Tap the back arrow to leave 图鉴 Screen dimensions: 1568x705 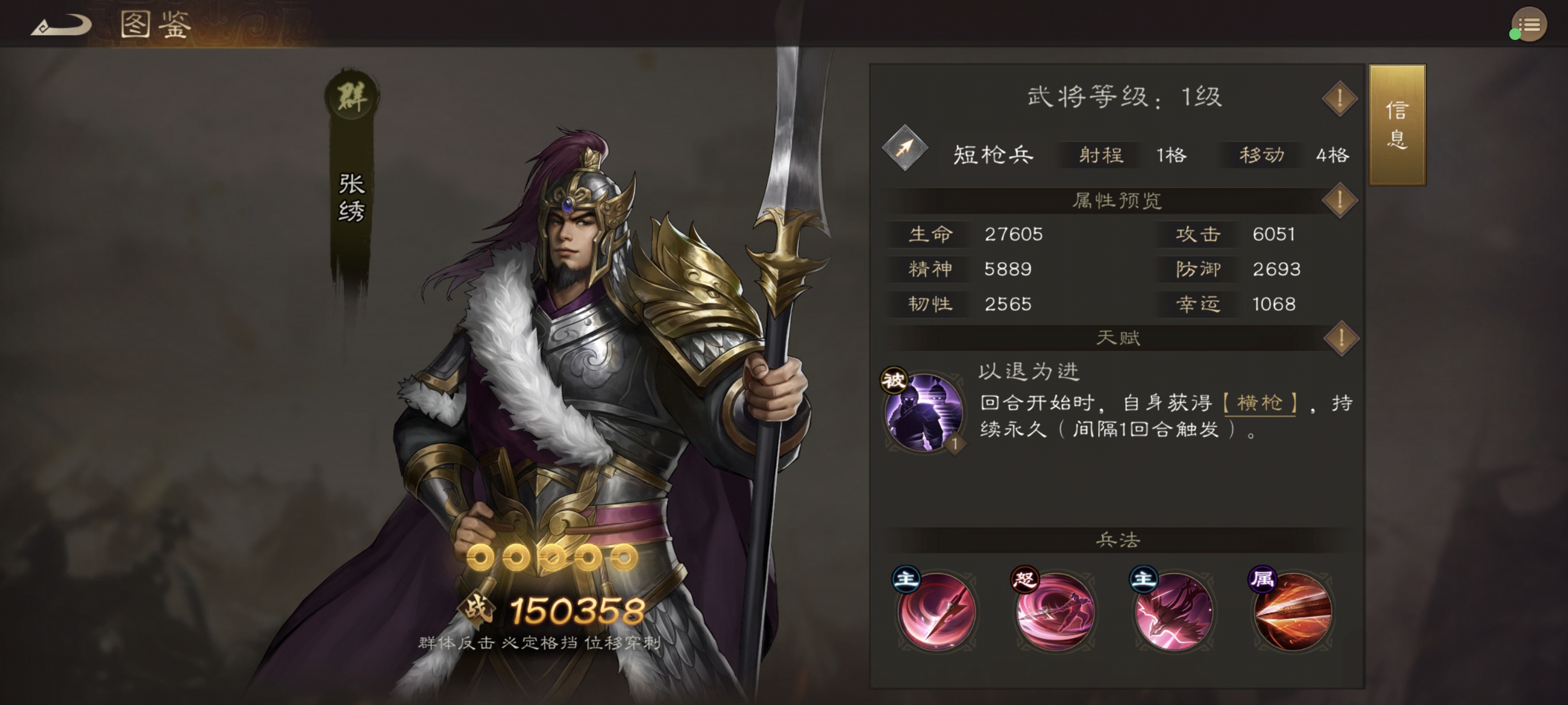click(x=60, y=26)
